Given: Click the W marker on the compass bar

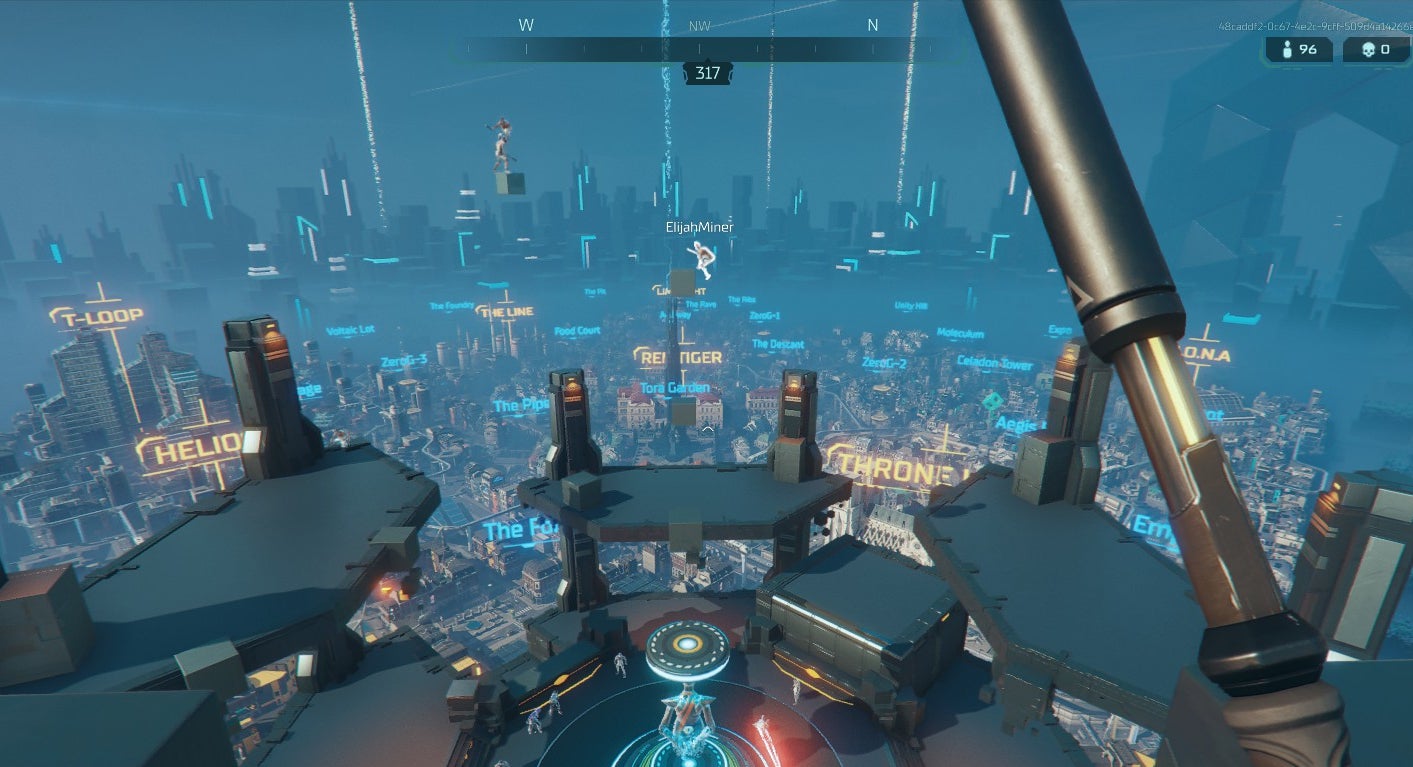Looking at the screenshot, I should click(527, 24).
